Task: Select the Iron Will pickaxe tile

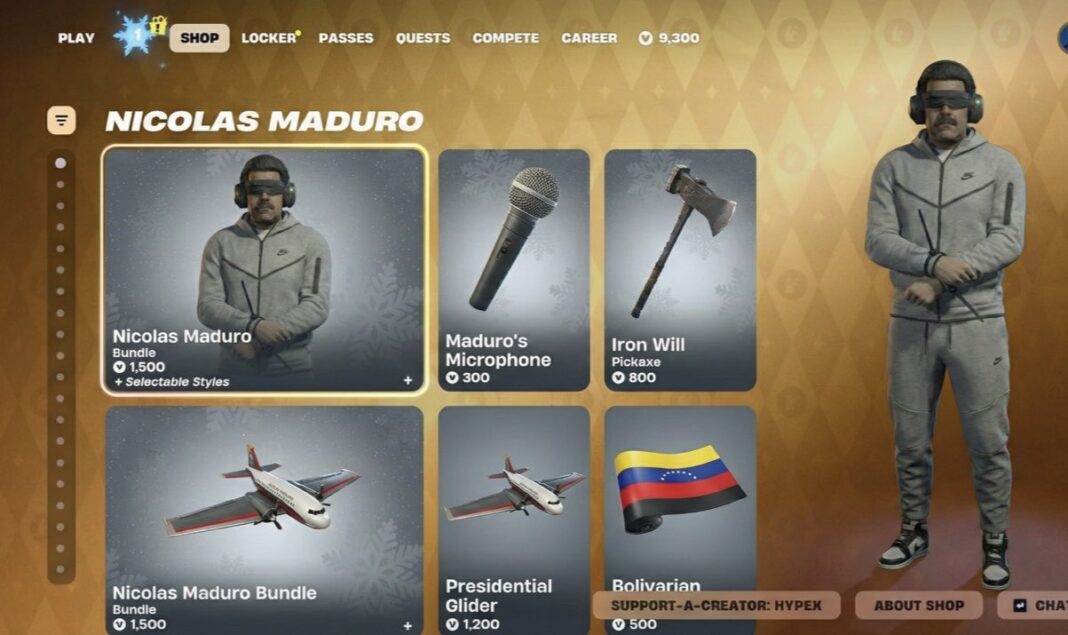Action: coord(680,268)
